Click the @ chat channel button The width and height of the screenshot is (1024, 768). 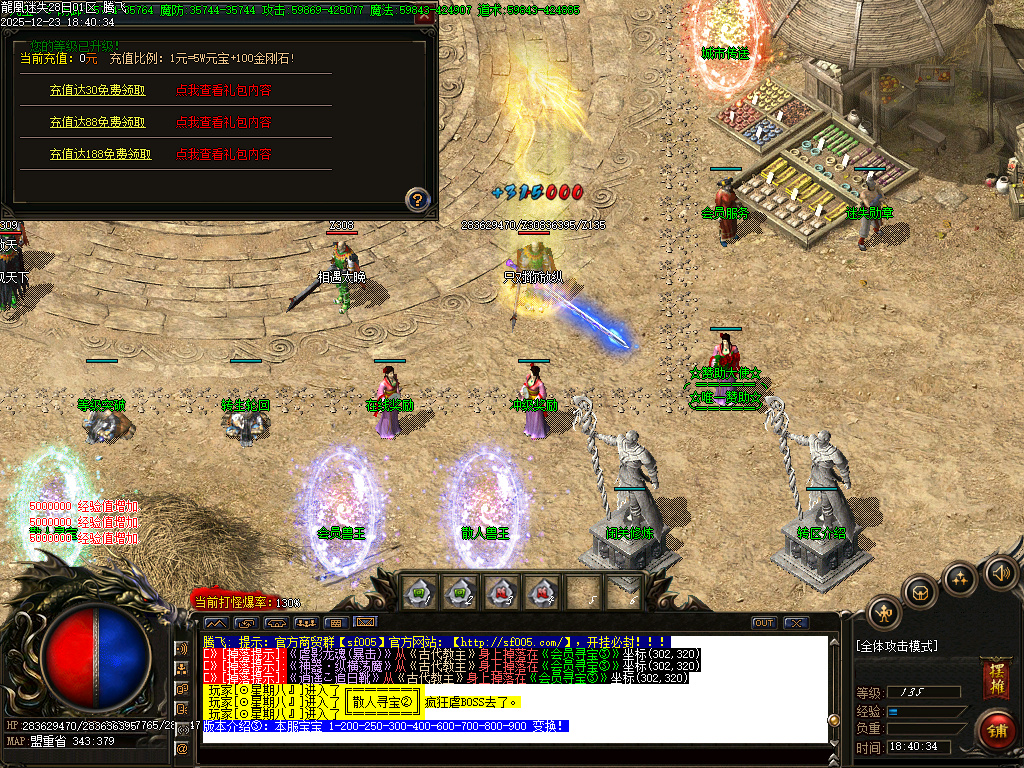point(182,748)
